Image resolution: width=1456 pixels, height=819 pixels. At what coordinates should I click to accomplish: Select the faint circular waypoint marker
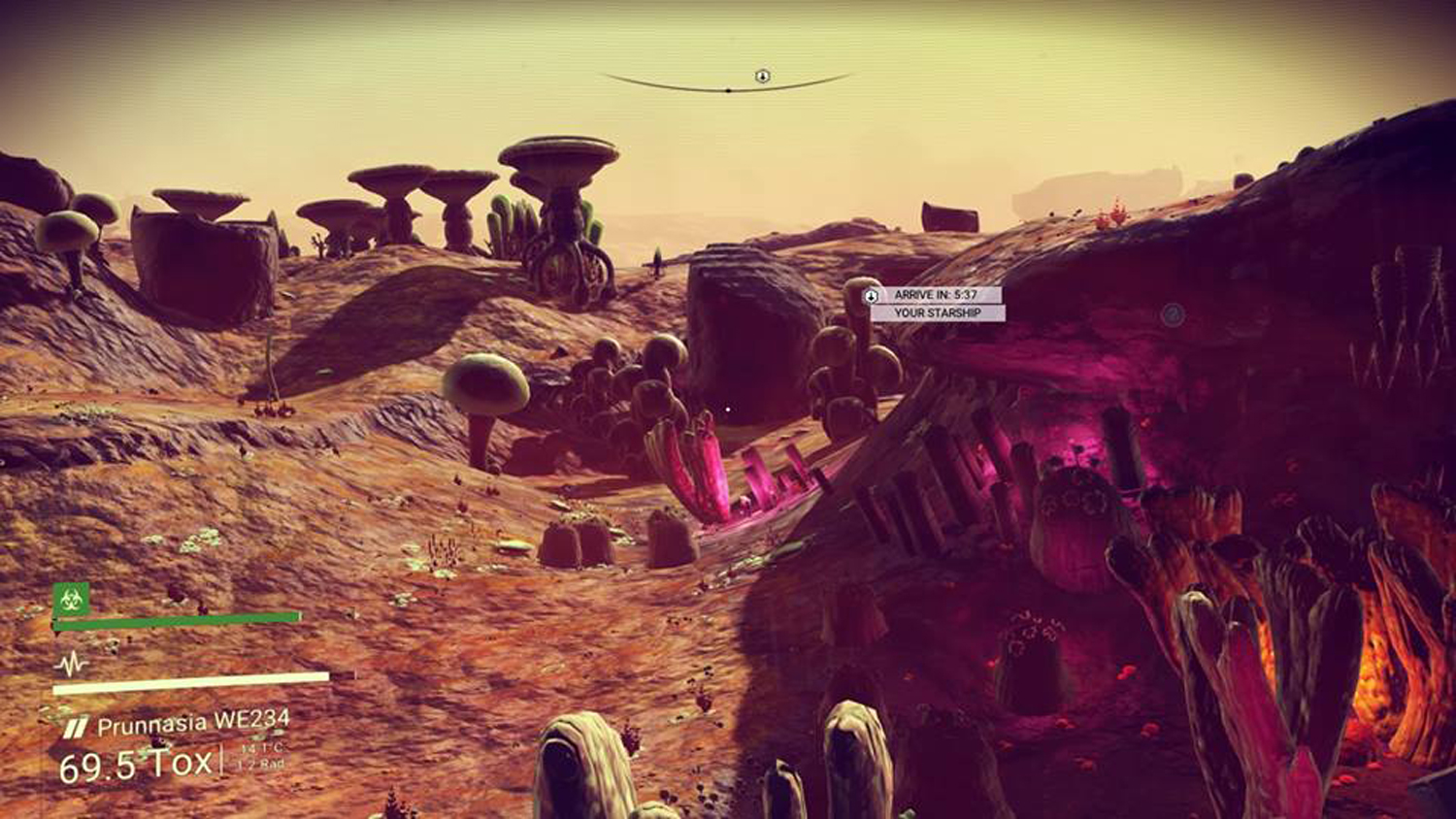pos(1173,313)
